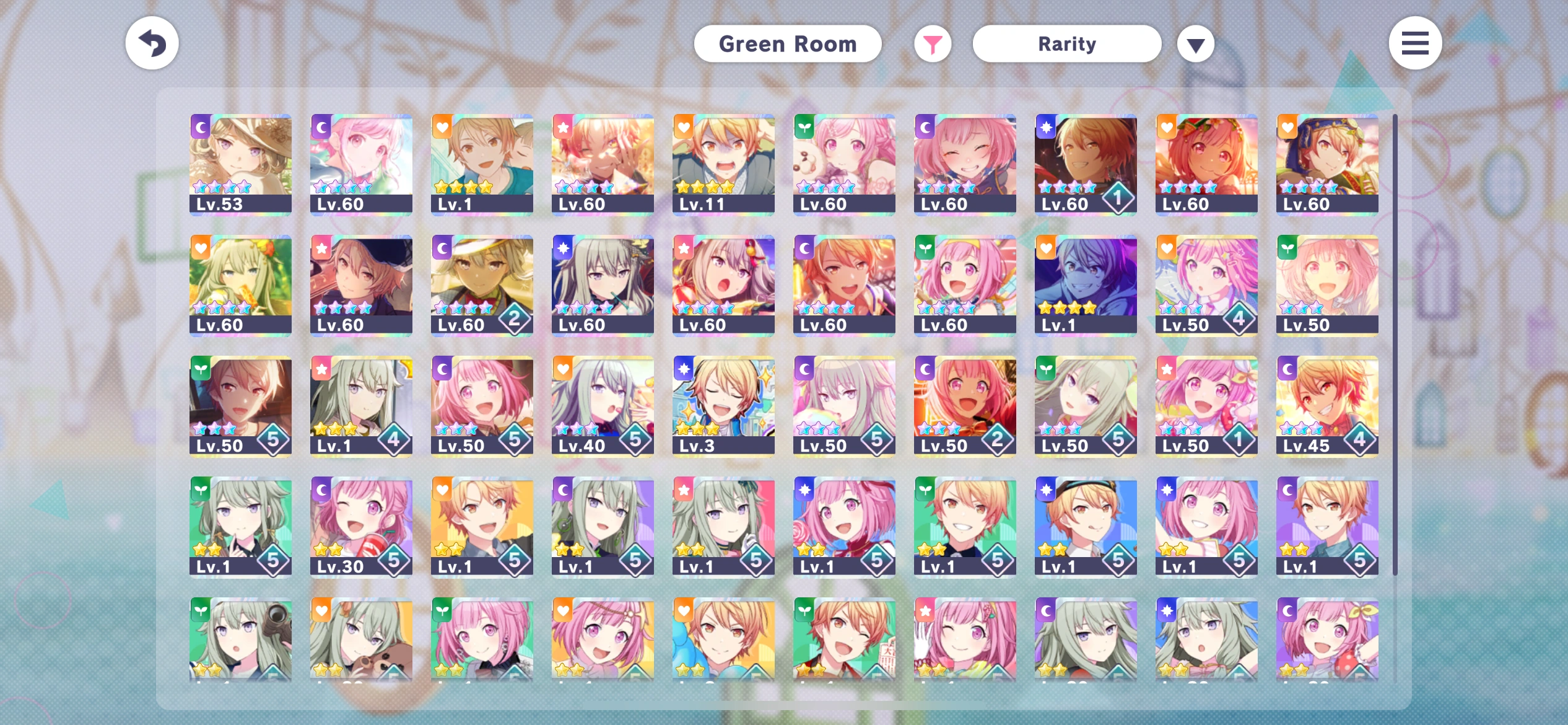Open the filter options with the pink funnel icon
Screen dimensions: 1568x725
[x=933, y=43]
